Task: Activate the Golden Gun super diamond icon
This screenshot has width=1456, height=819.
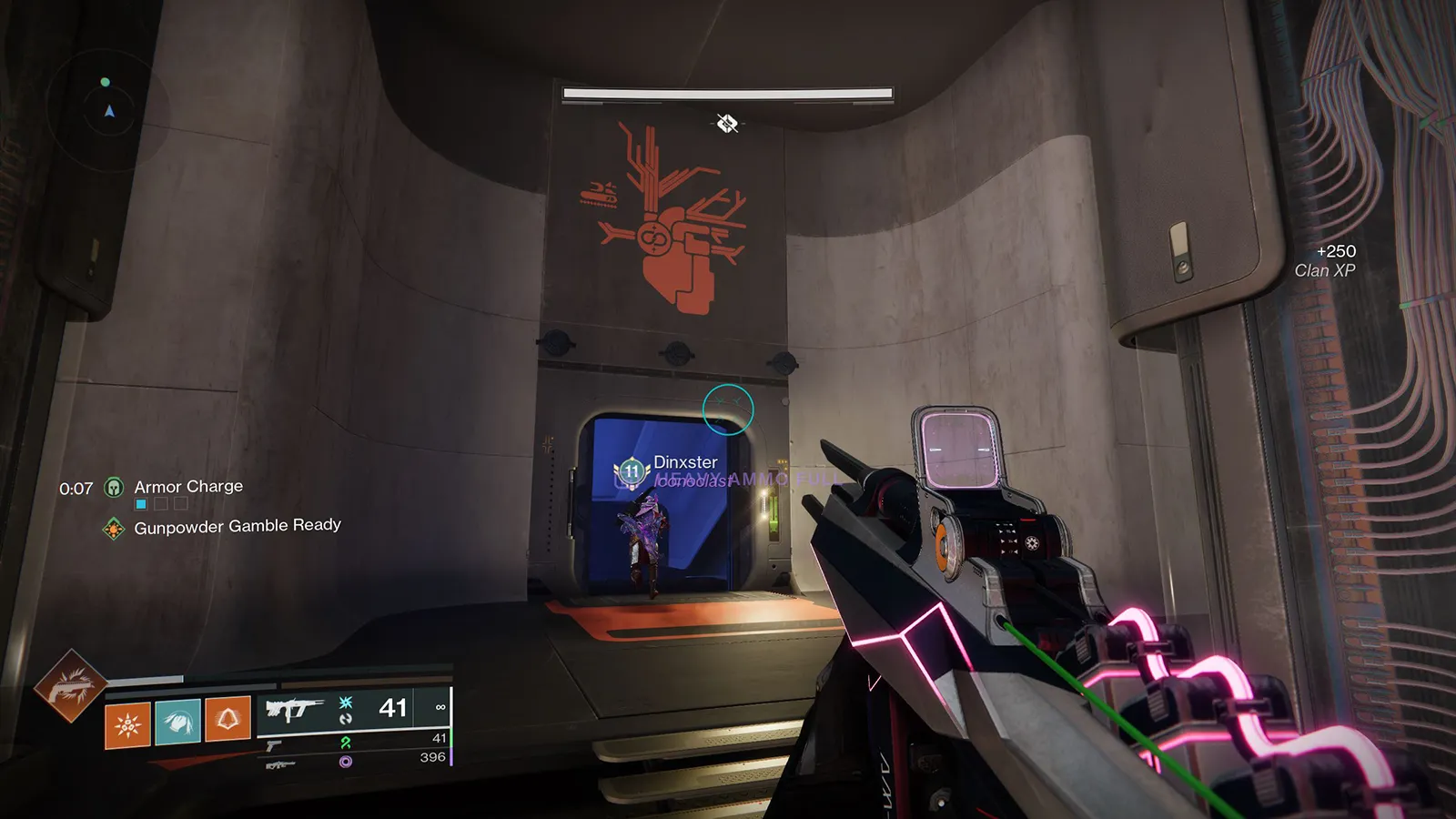Action: 69,686
